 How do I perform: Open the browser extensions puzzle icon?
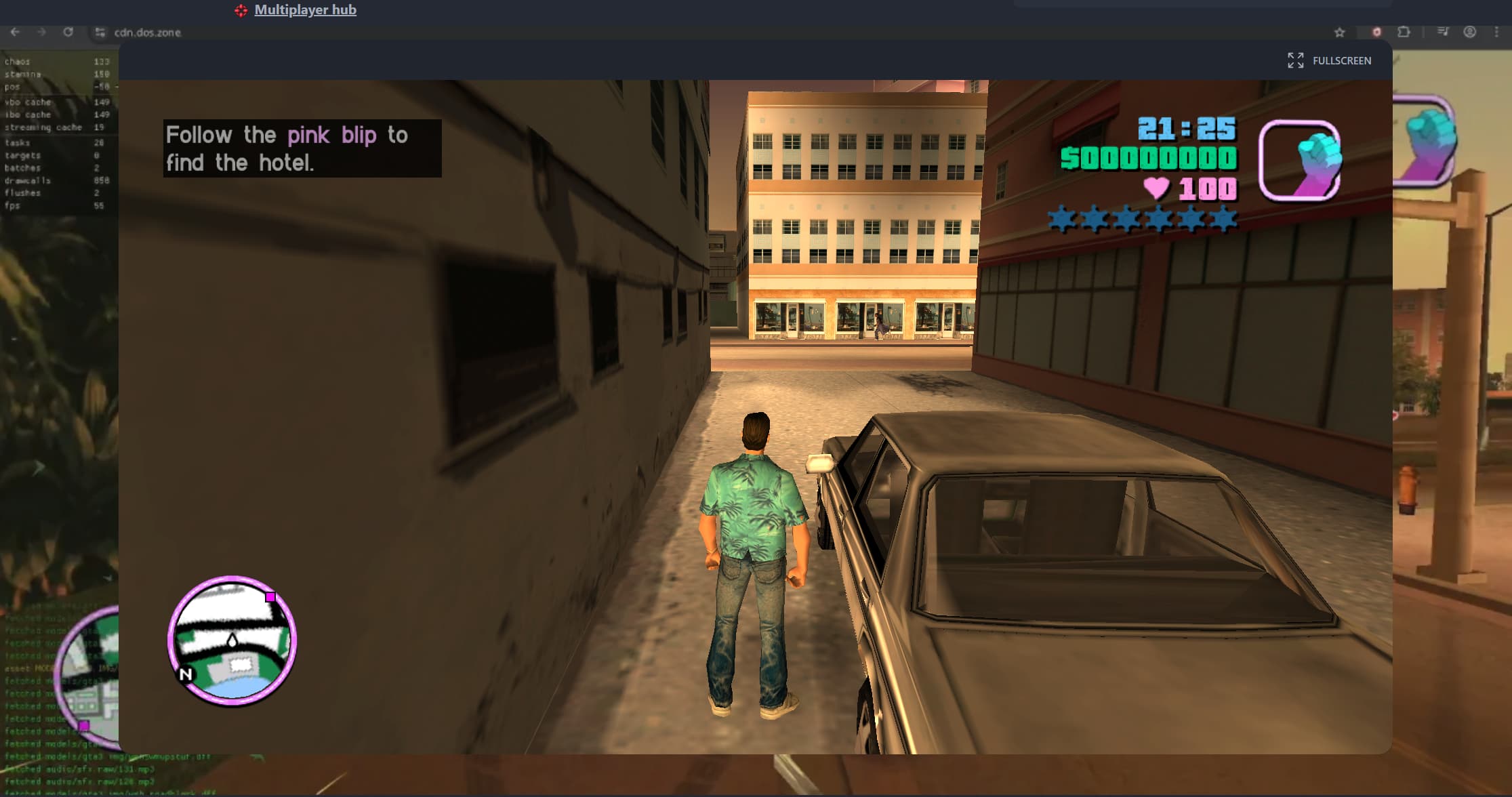click(x=1404, y=32)
